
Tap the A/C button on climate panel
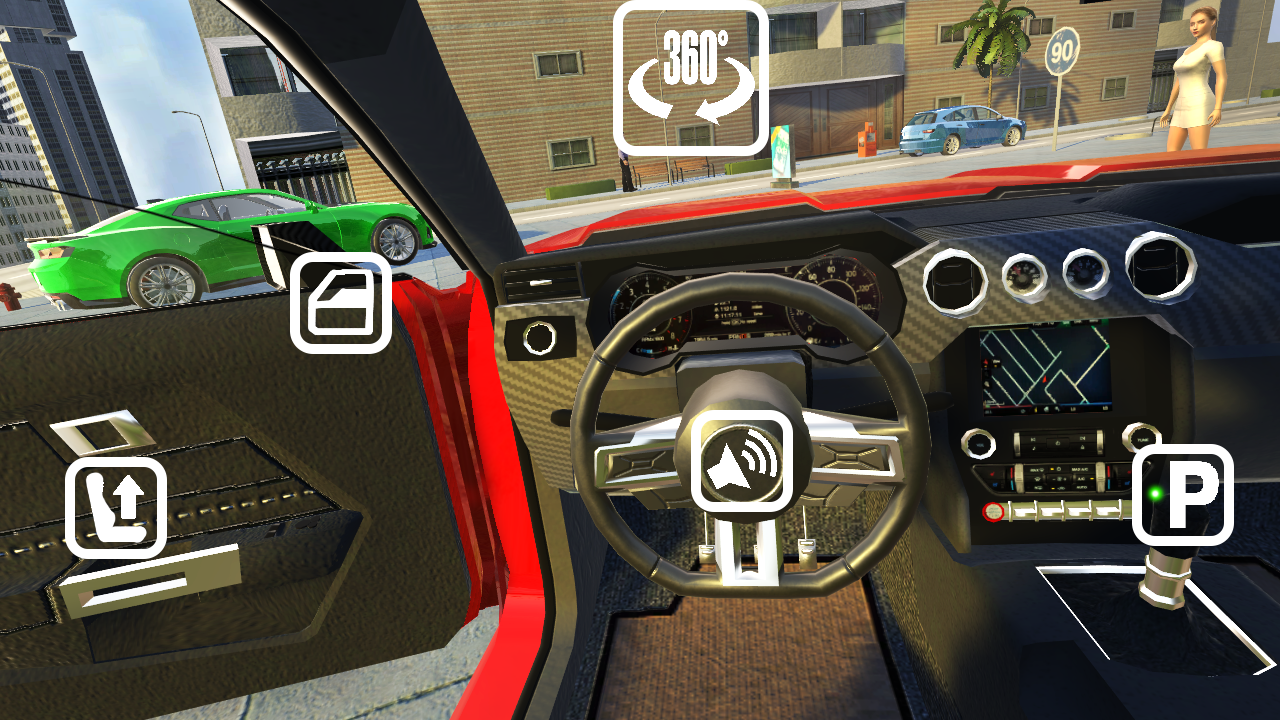point(1081,479)
